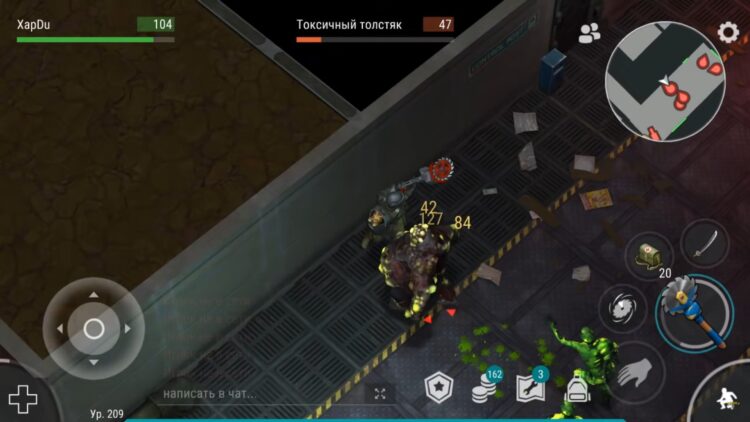Activate the swirl special ability
Screen dimensions: 750x422
tap(622, 308)
